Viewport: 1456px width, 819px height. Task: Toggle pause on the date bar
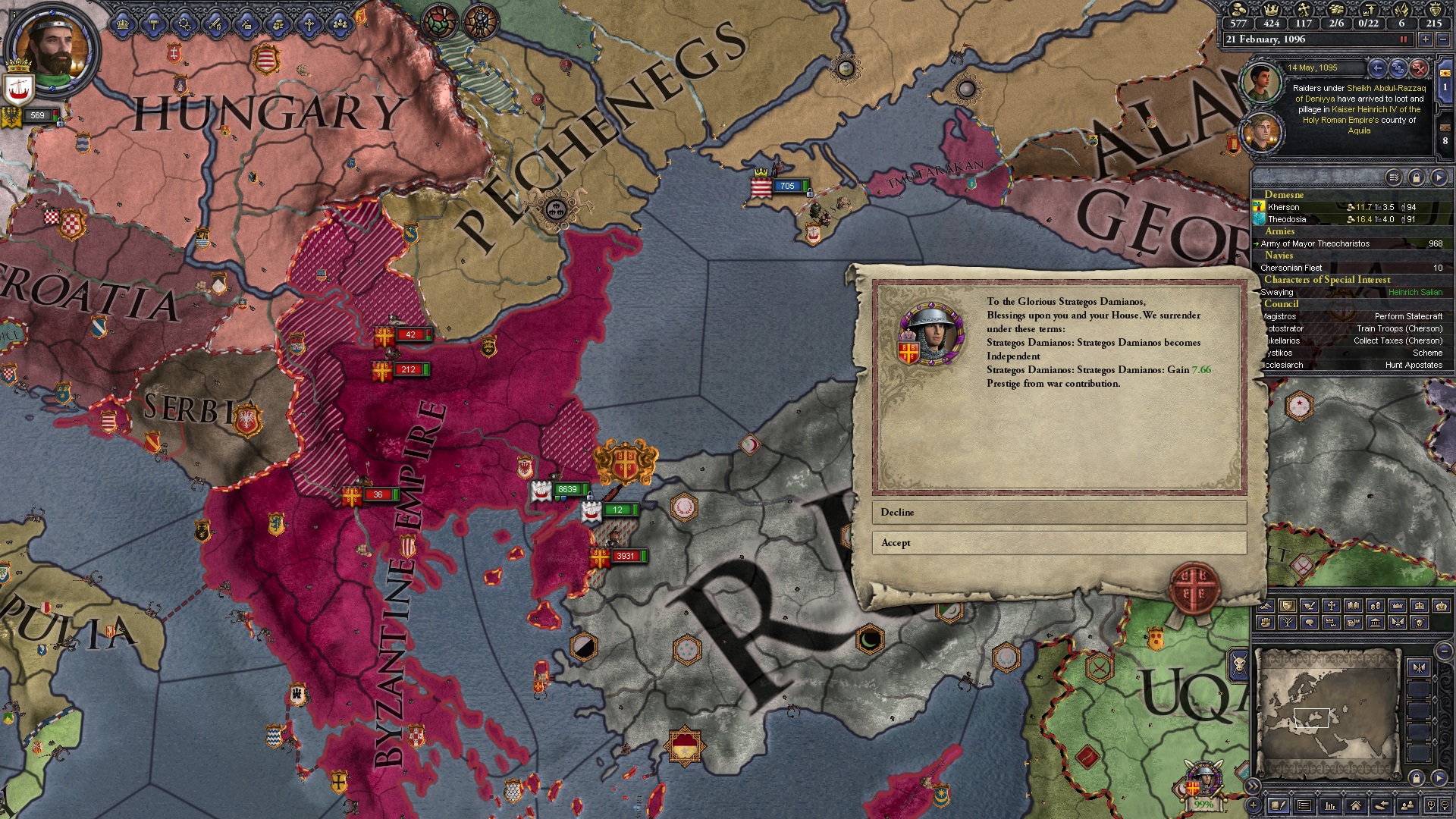tap(1403, 39)
